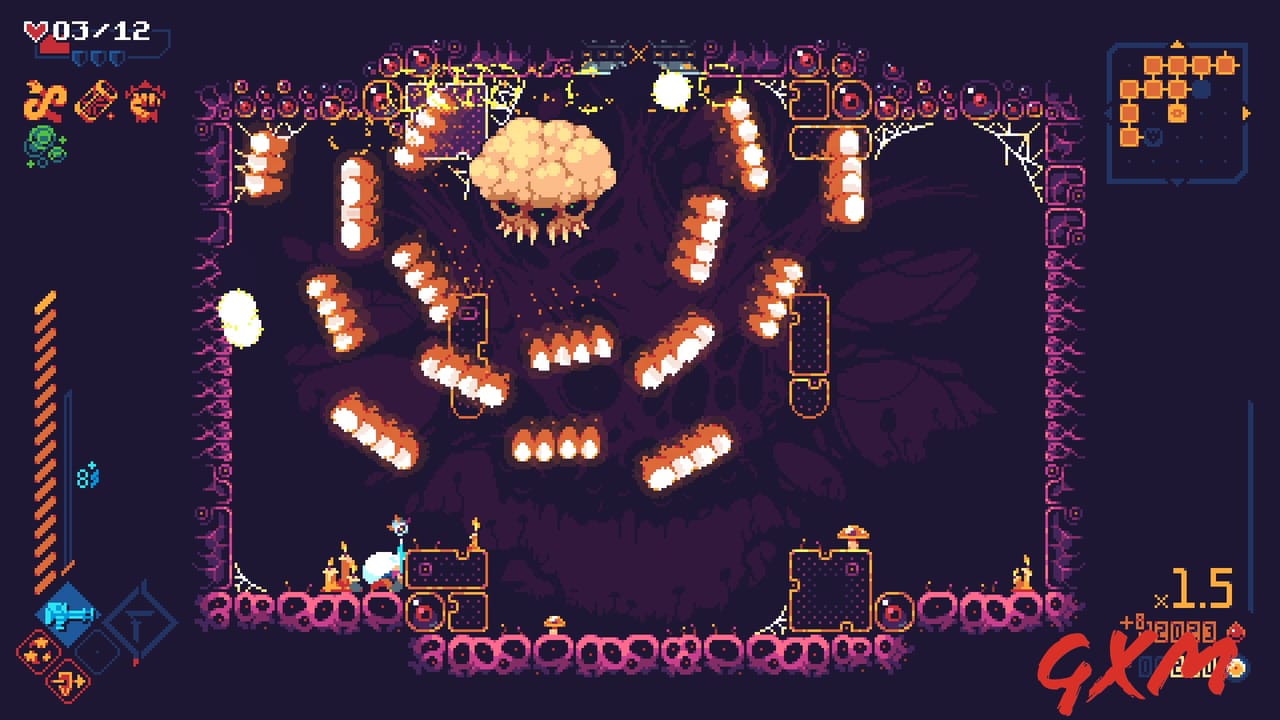
Task: Click the green frog gem item icon
Action: click(x=44, y=142)
